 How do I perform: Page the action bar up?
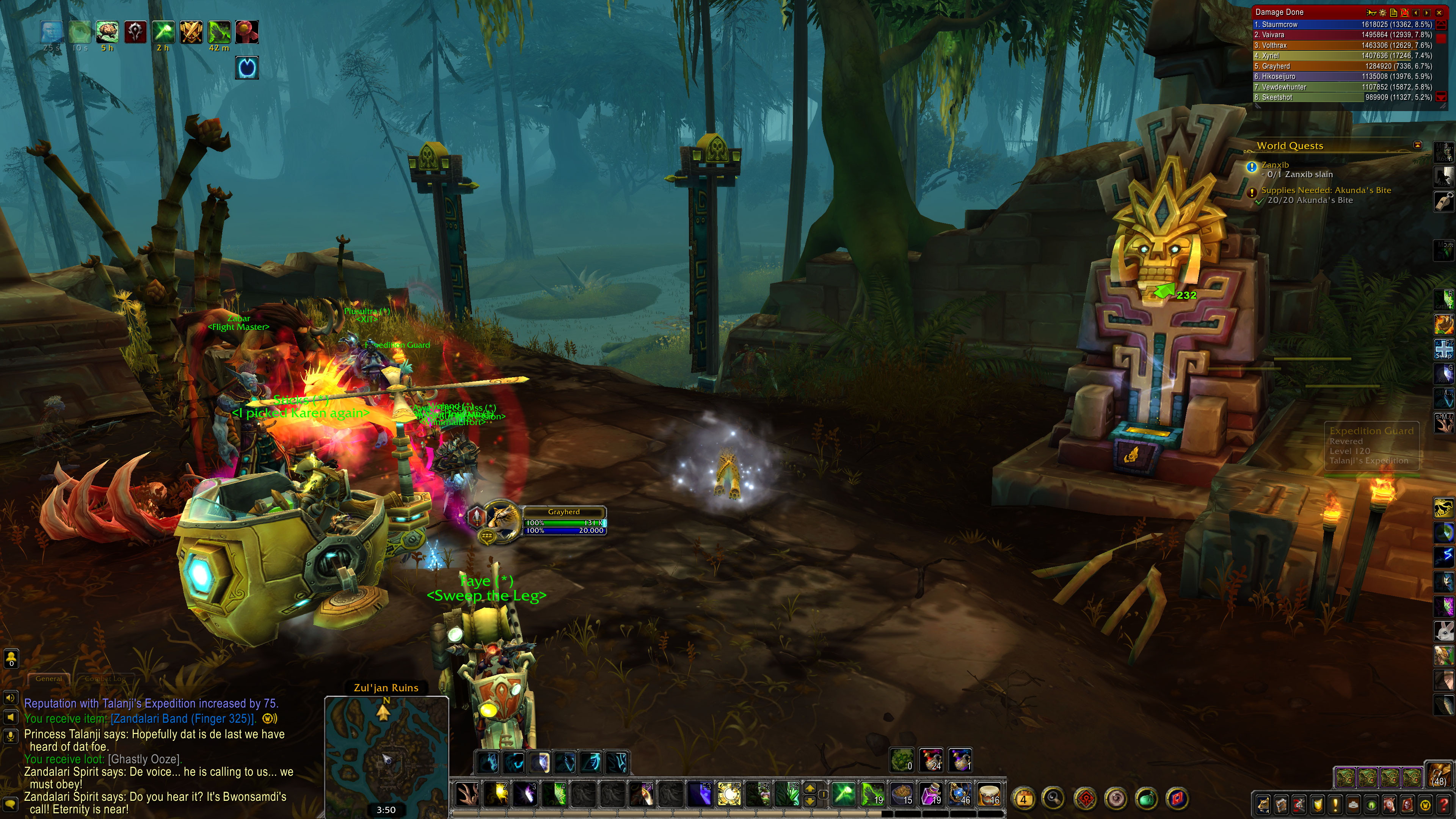810,789
